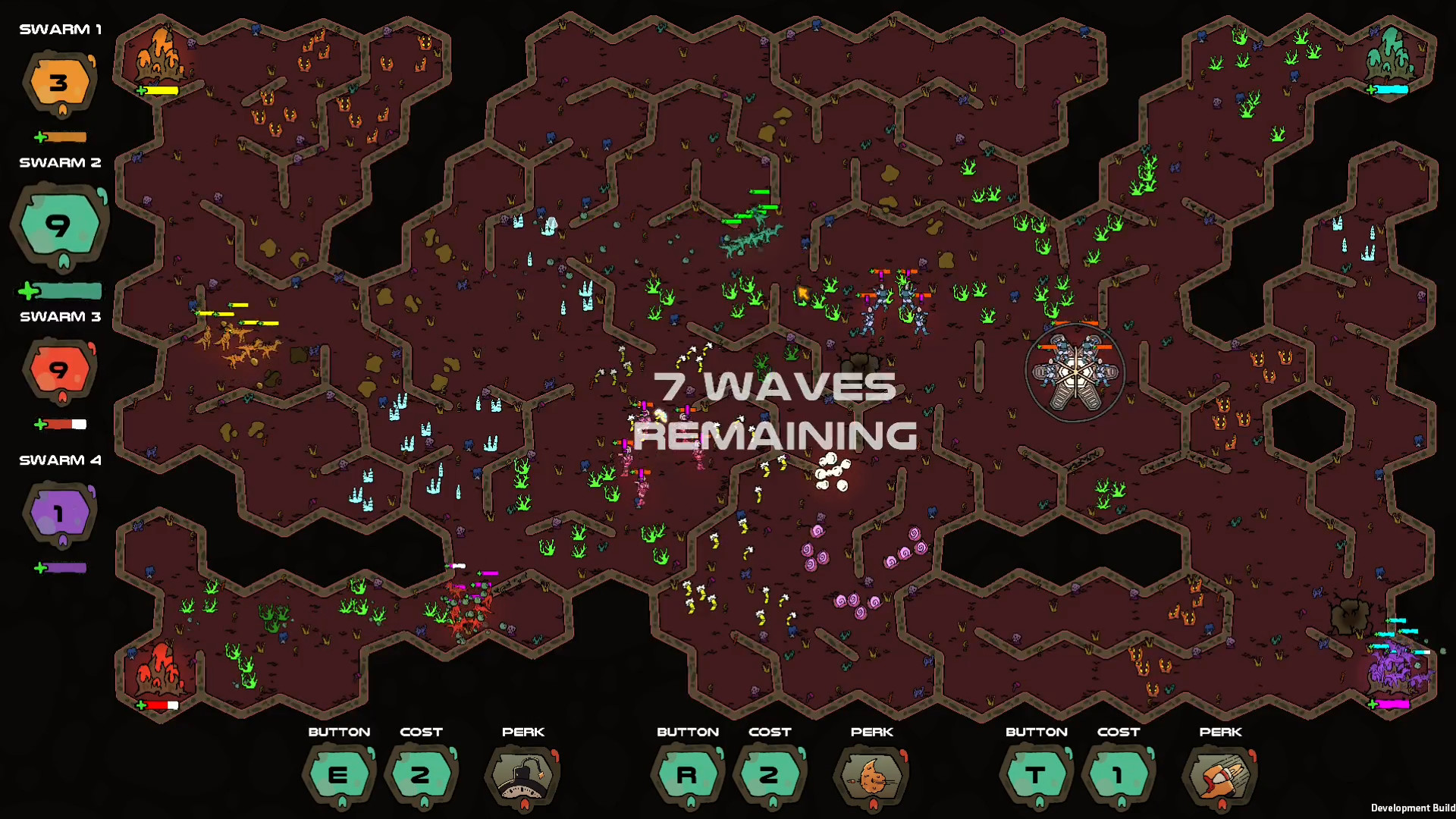1456x819 pixels.
Task: Select the bomb Perk icon next to button E
Action: 522,775
